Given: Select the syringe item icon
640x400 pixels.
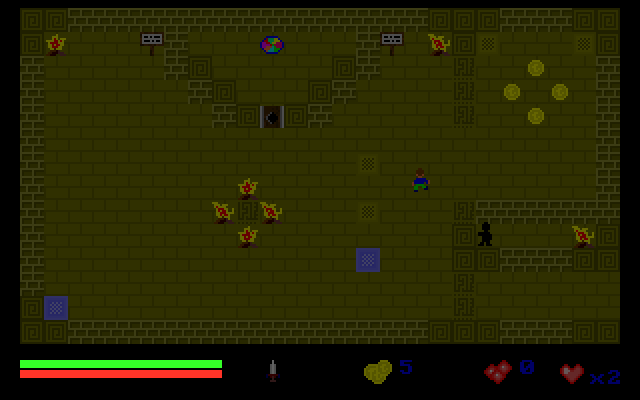Looking at the screenshot, I should (272, 370).
